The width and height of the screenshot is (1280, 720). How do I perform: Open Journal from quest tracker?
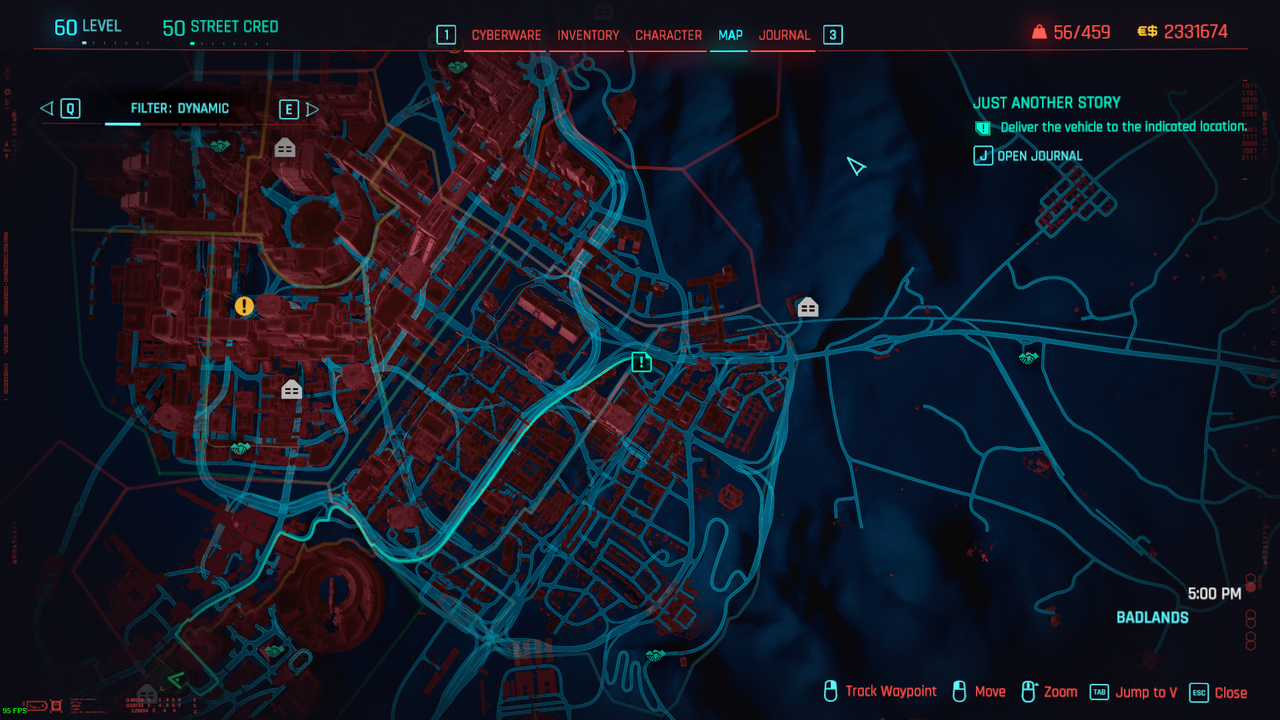(x=1028, y=156)
